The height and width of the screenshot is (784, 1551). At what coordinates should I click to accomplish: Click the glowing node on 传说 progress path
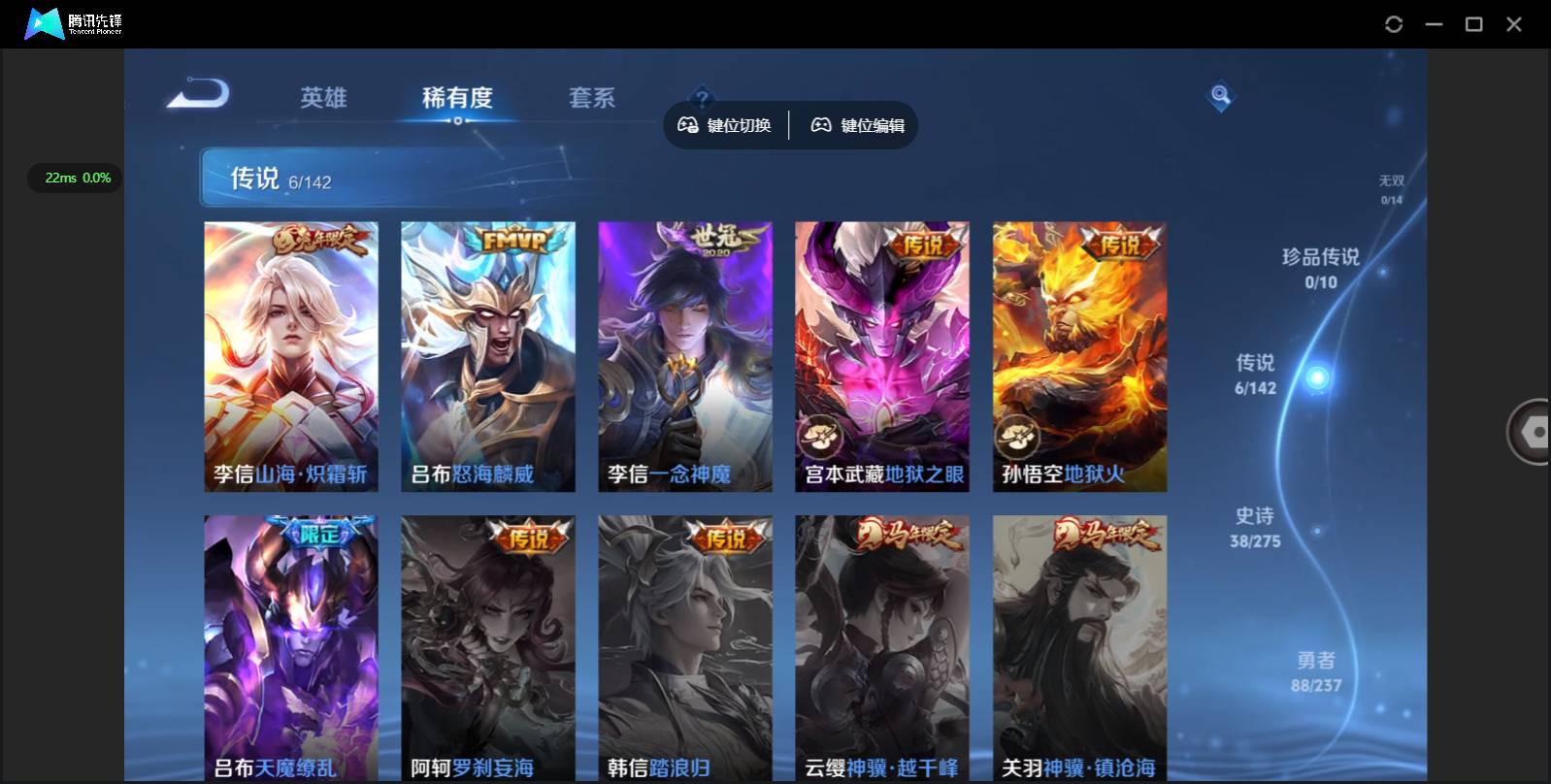click(1317, 377)
